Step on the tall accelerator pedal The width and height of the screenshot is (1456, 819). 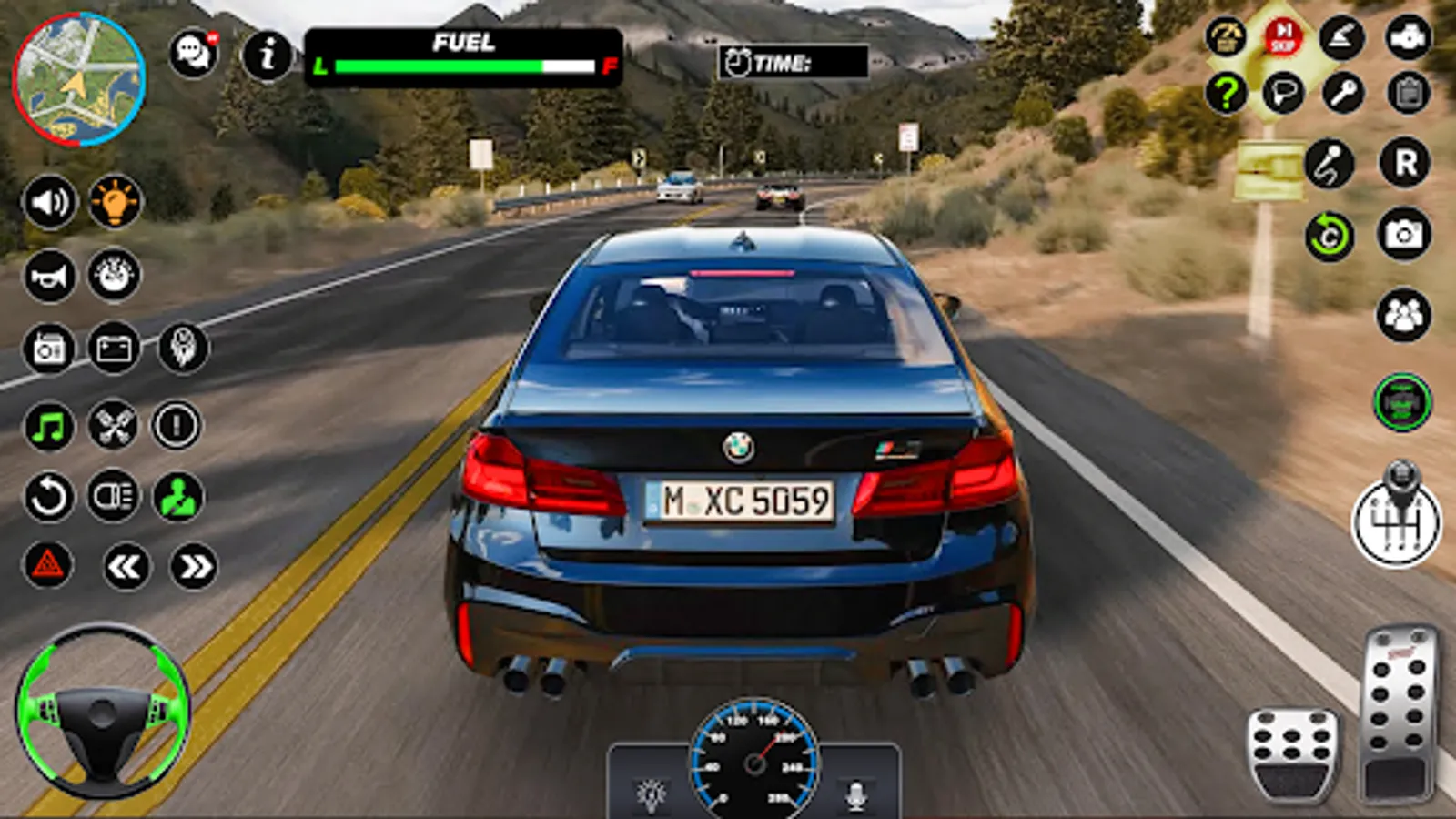(x=1399, y=713)
